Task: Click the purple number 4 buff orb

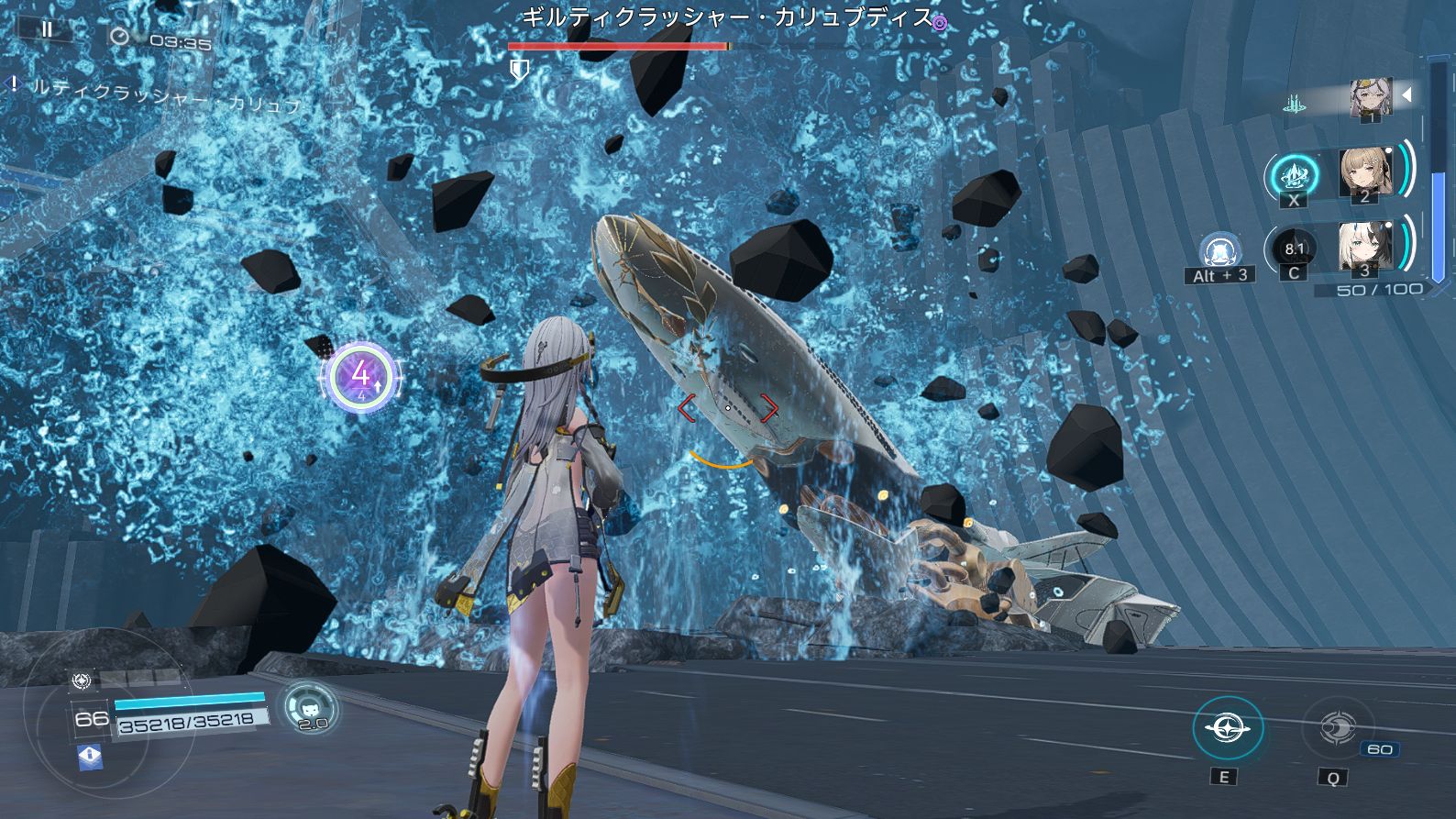Action: (x=361, y=376)
